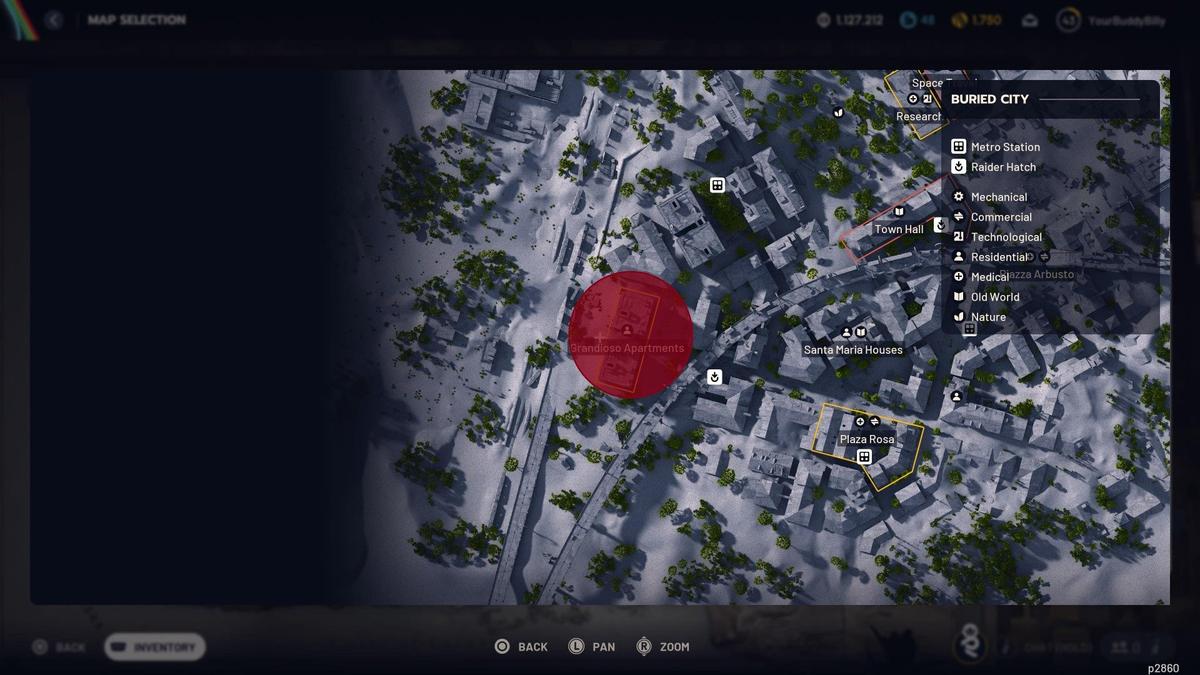1200x675 pixels.
Task: Select the Town Hall map location
Action: tap(899, 229)
